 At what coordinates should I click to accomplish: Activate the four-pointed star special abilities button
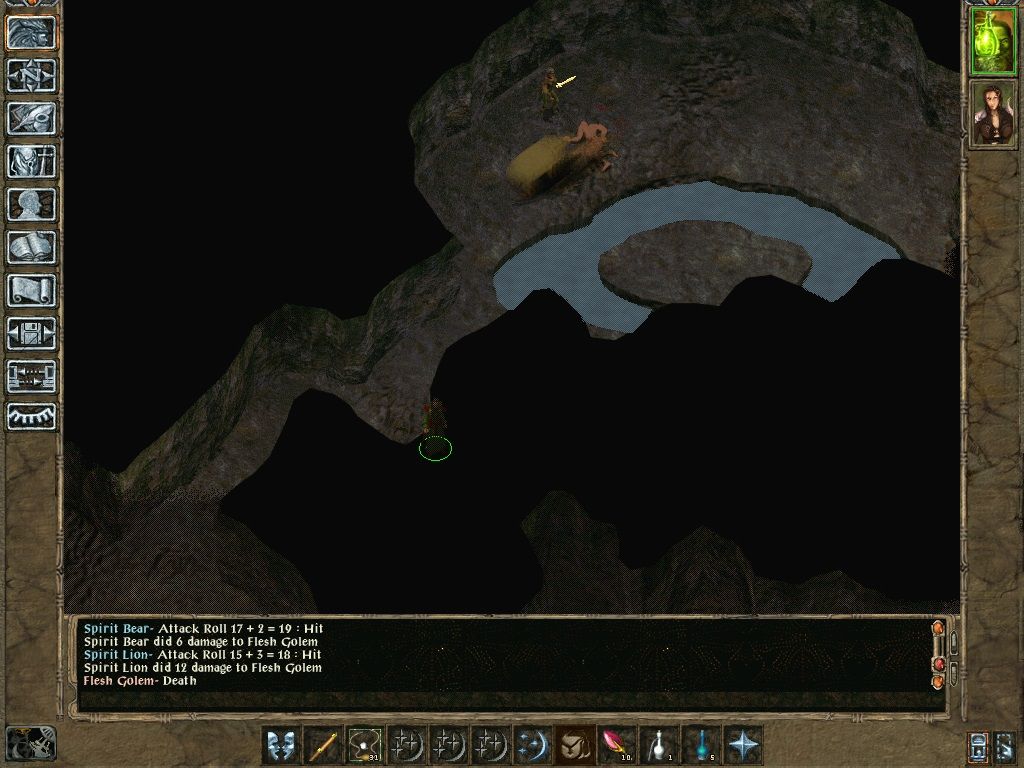(x=743, y=745)
